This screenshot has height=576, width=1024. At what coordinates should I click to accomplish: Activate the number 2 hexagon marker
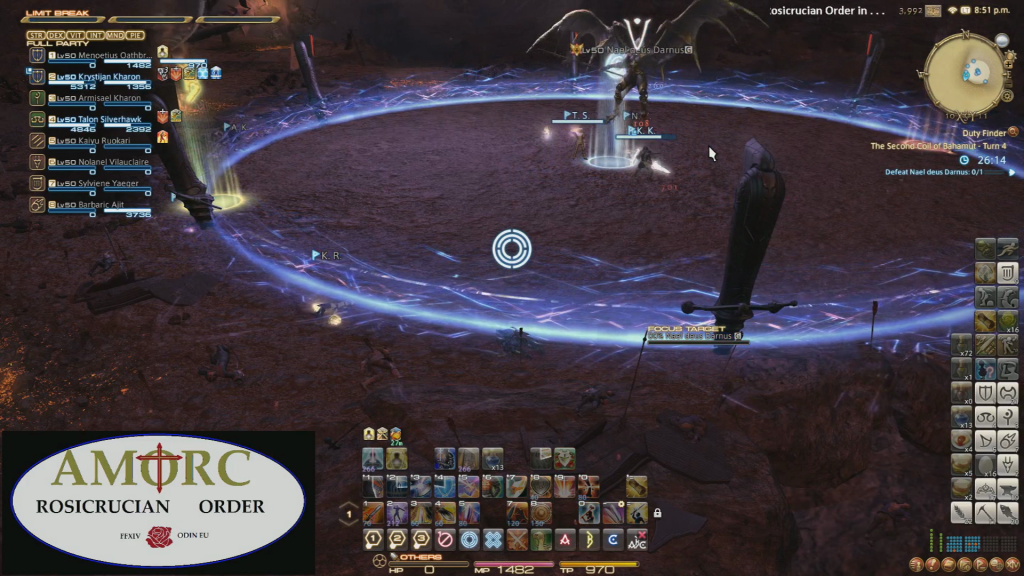point(397,538)
